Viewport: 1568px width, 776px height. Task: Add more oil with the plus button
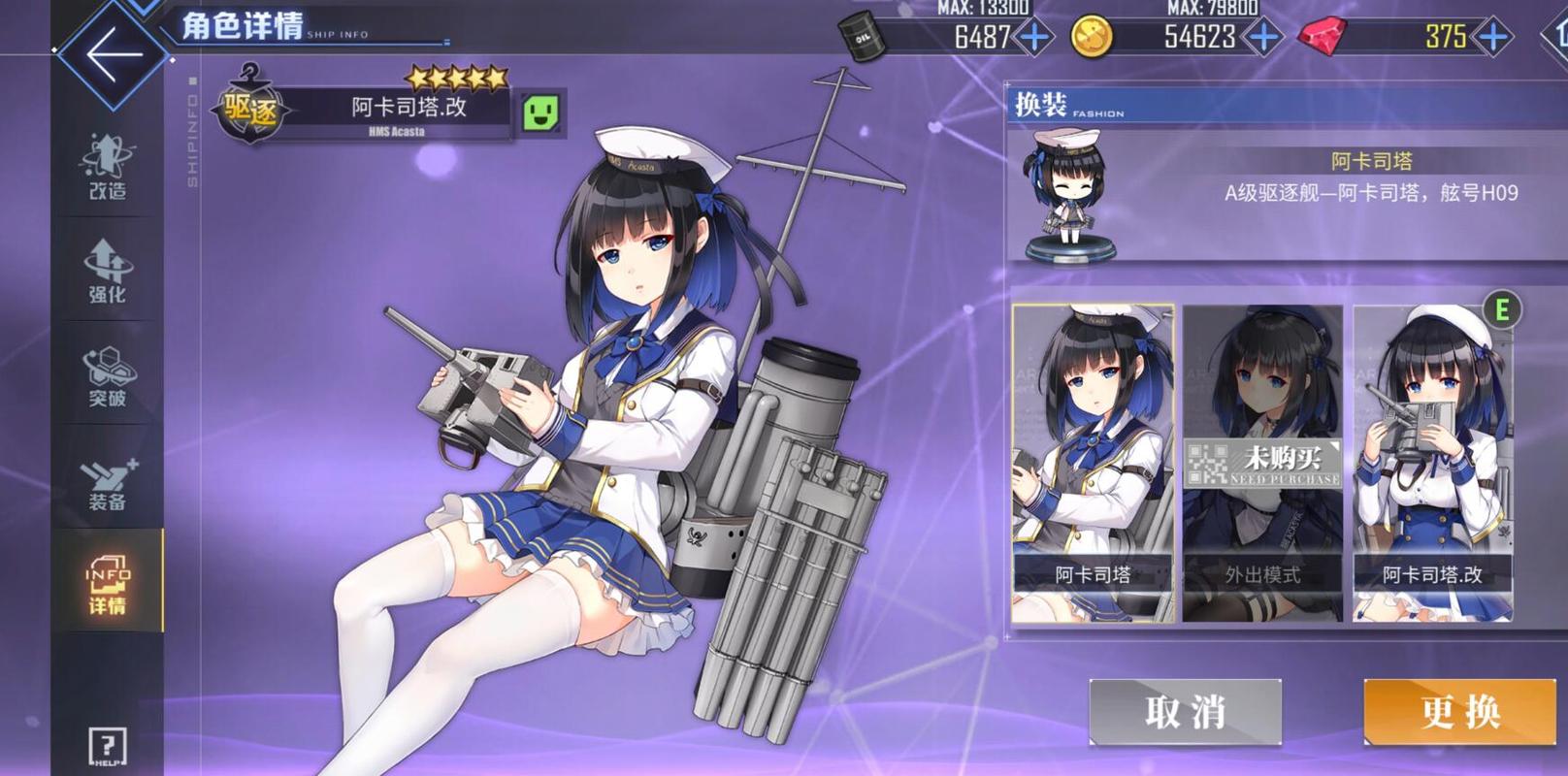(1034, 37)
